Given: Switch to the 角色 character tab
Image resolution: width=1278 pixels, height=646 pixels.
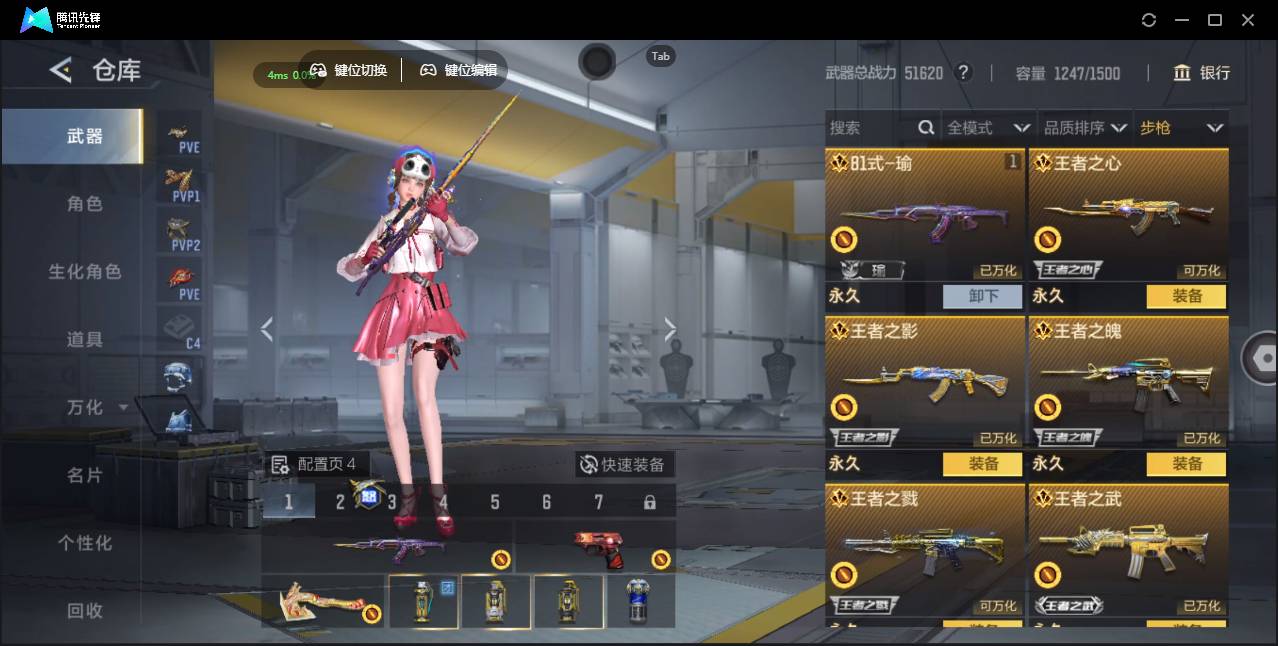Looking at the screenshot, I should point(85,204).
